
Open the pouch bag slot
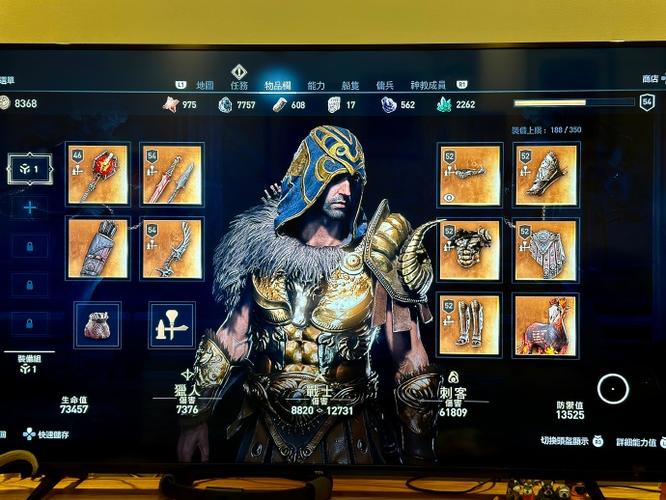pyautogui.click(x=97, y=325)
